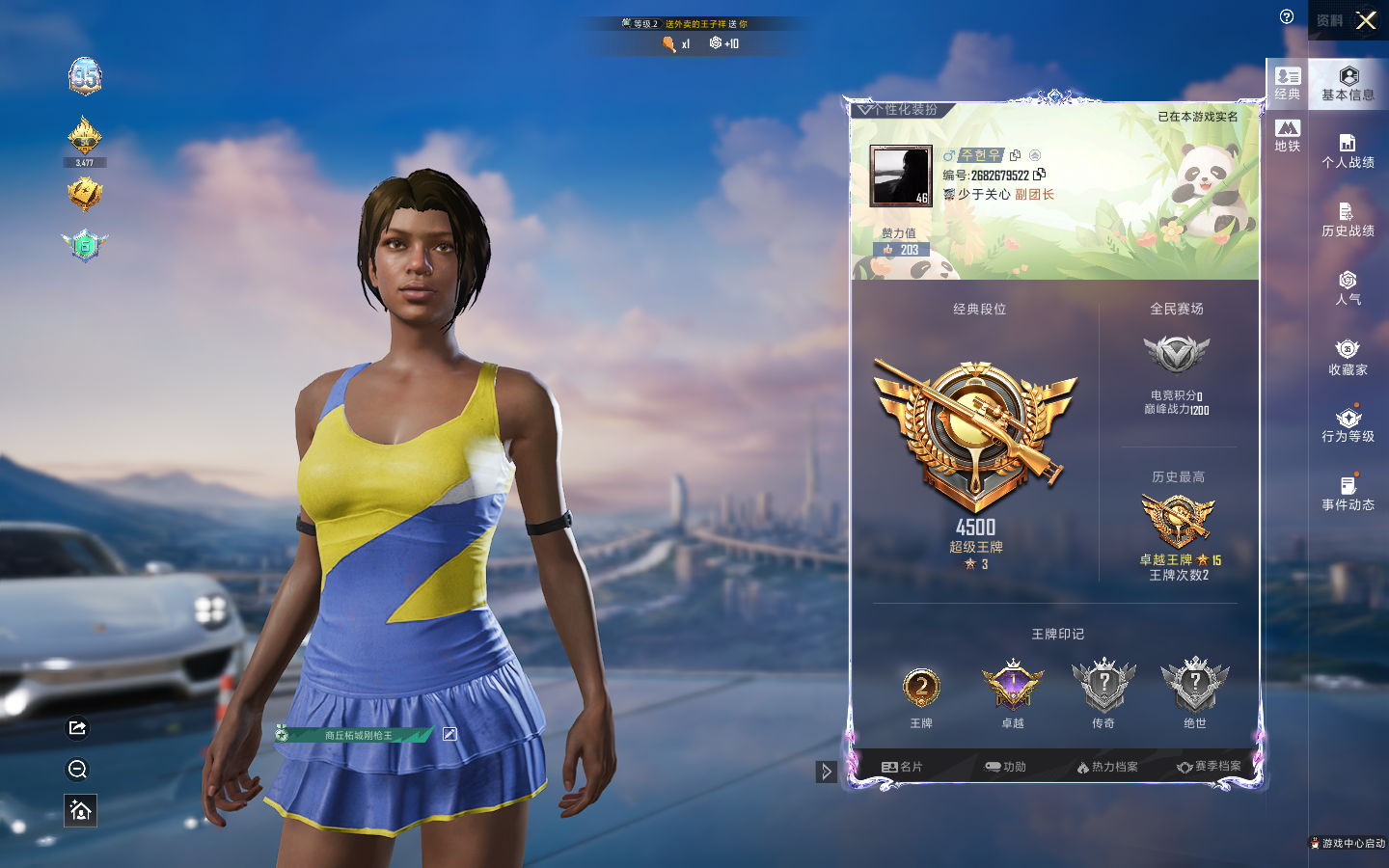Image resolution: width=1389 pixels, height=868 pixels.
Task: Switch to 个人战绩 personal stats
Action: 1348,151
